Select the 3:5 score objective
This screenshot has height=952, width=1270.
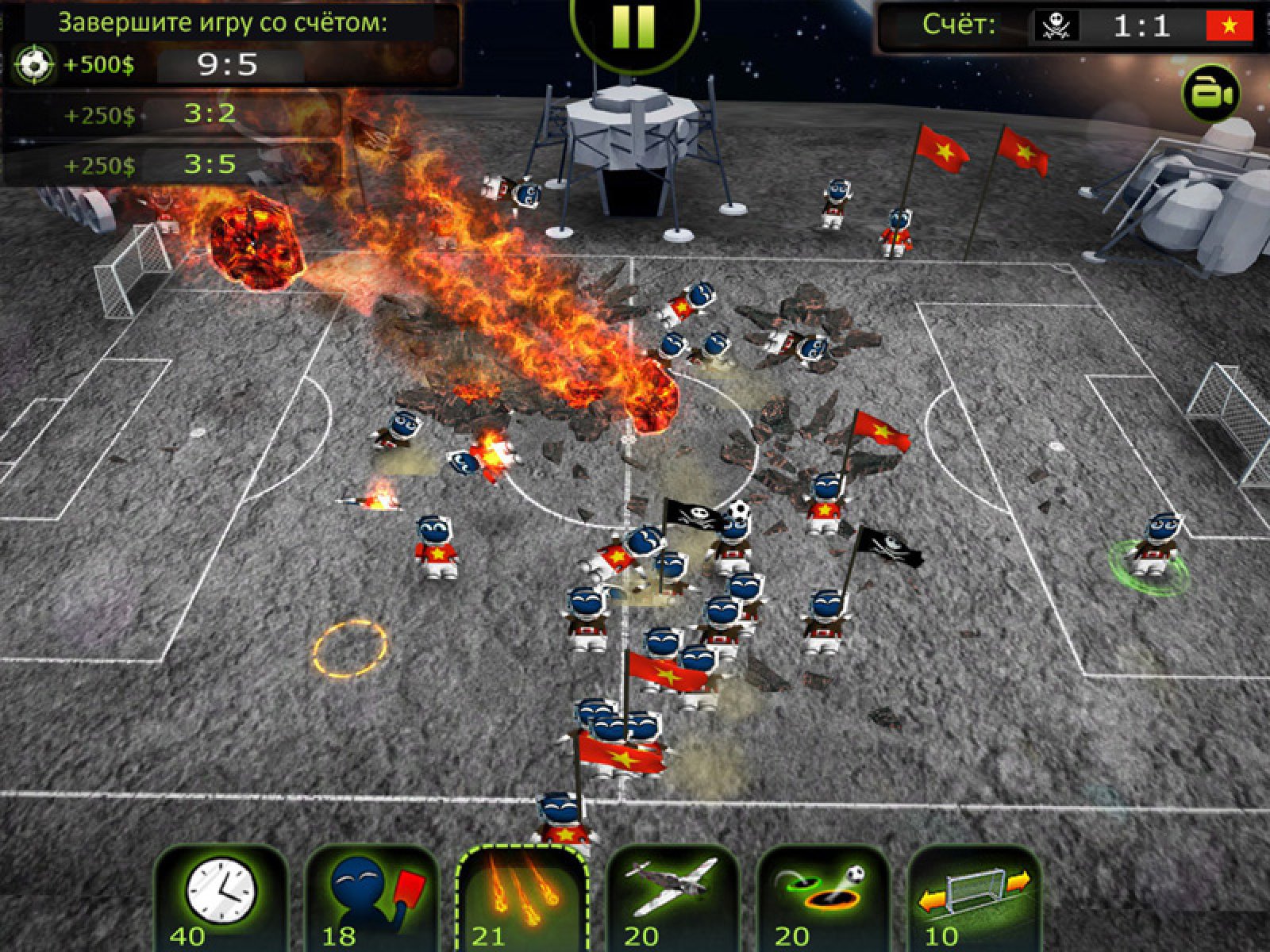[x=210, y=164]
